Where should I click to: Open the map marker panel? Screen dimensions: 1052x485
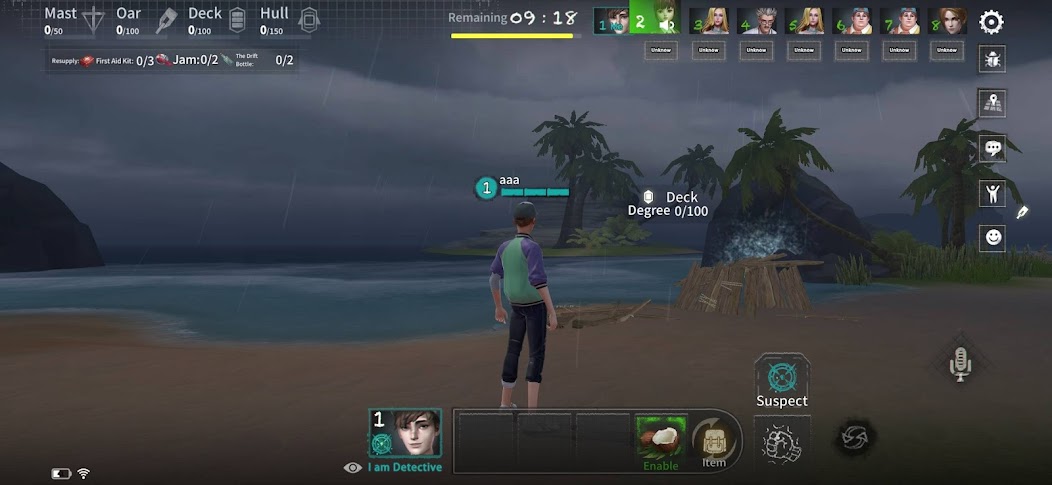(993, 103)
